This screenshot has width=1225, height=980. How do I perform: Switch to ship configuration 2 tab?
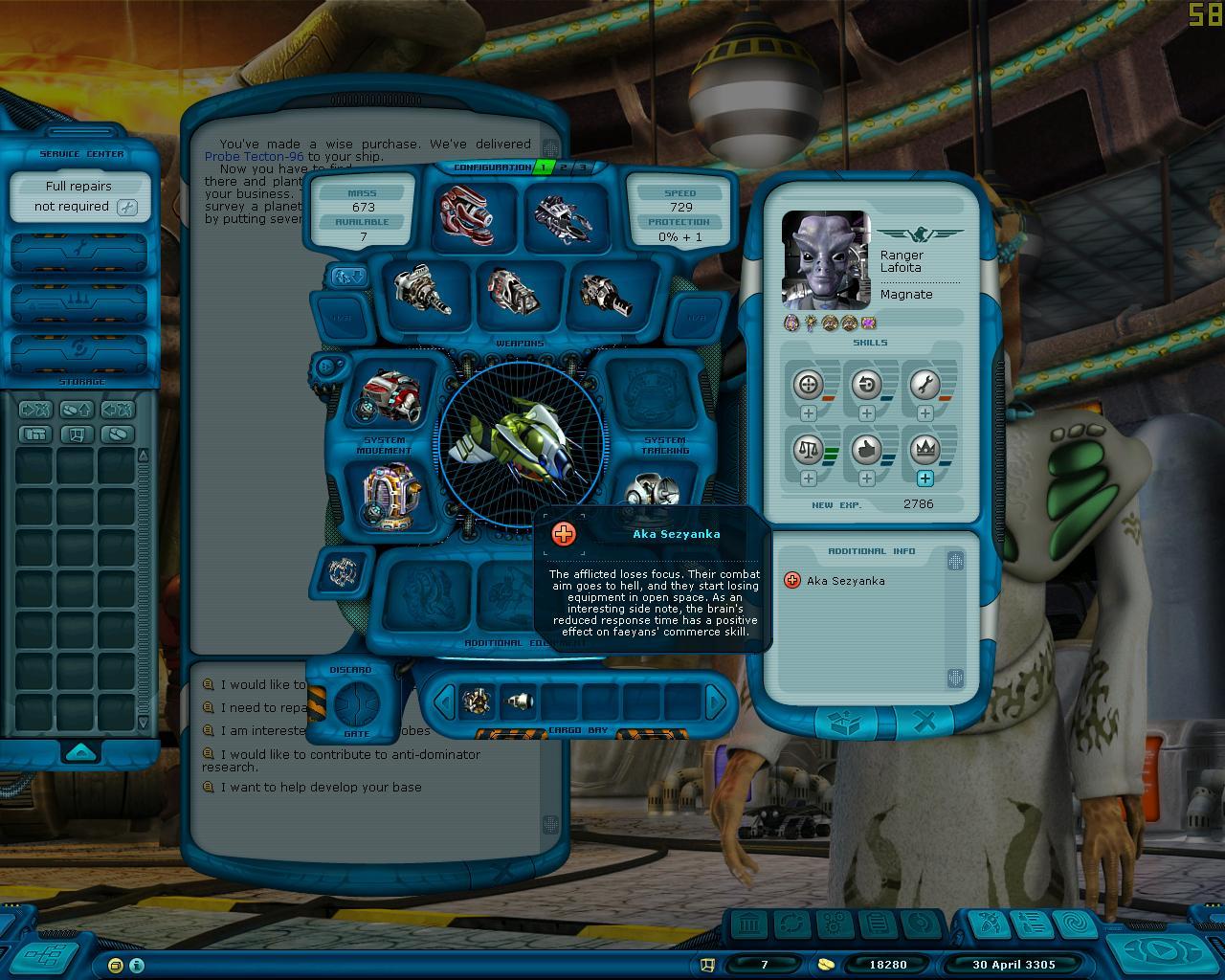coord(564,167)
